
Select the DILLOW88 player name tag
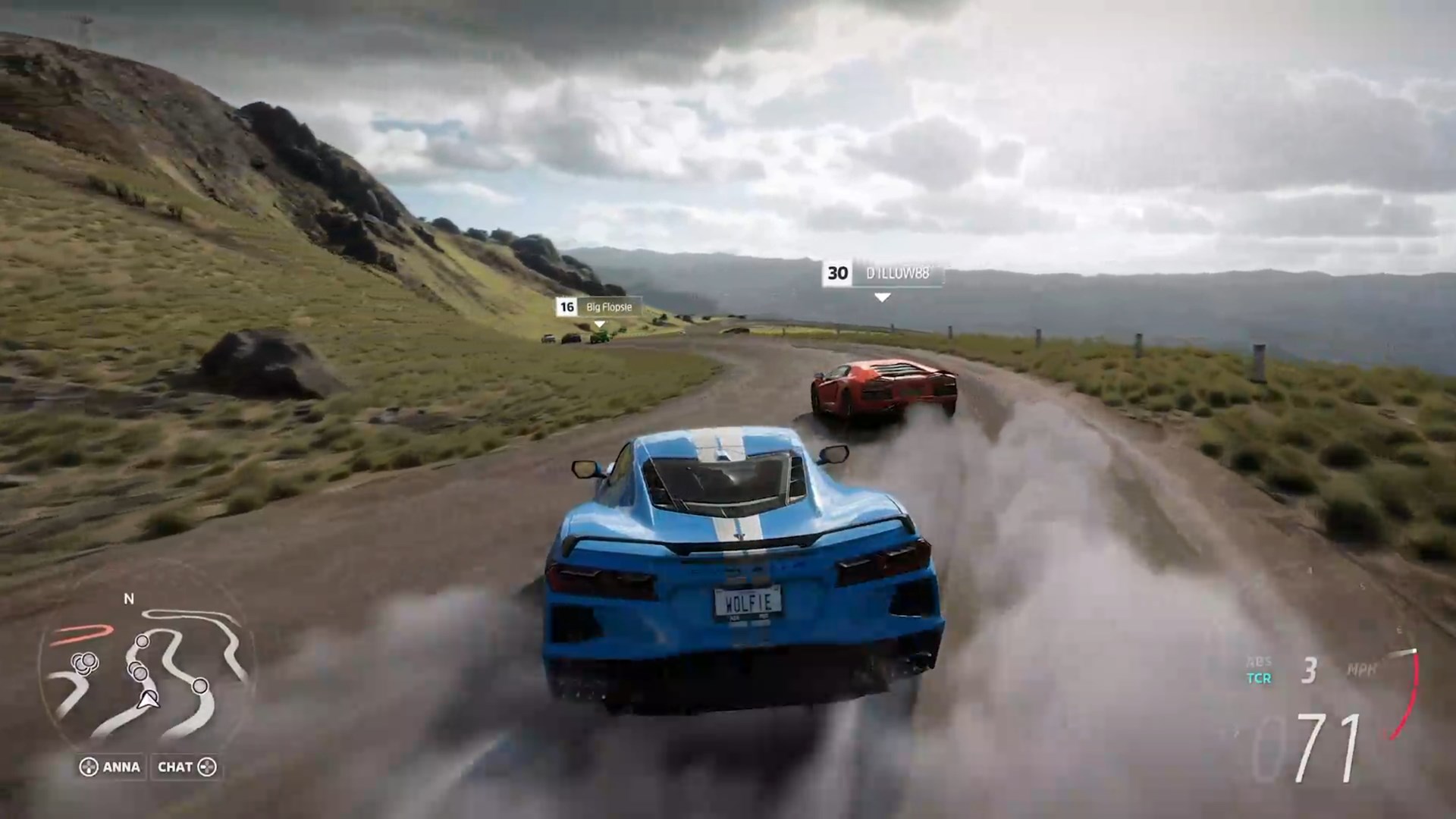point(883,274)
